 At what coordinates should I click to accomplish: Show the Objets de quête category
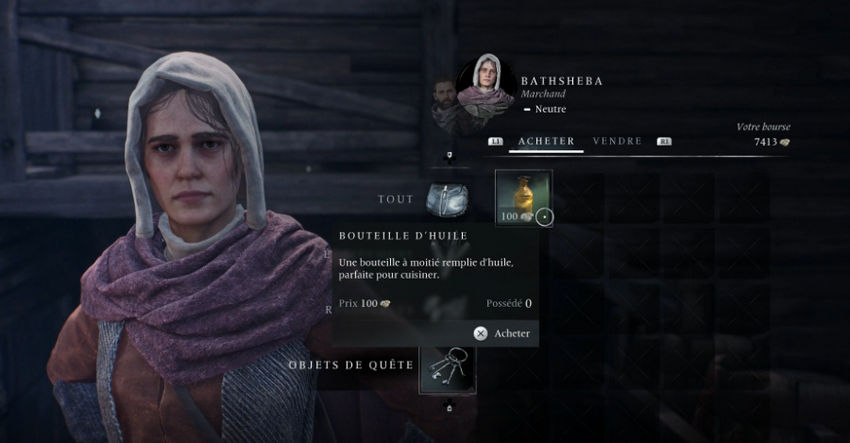coord(447,366)
